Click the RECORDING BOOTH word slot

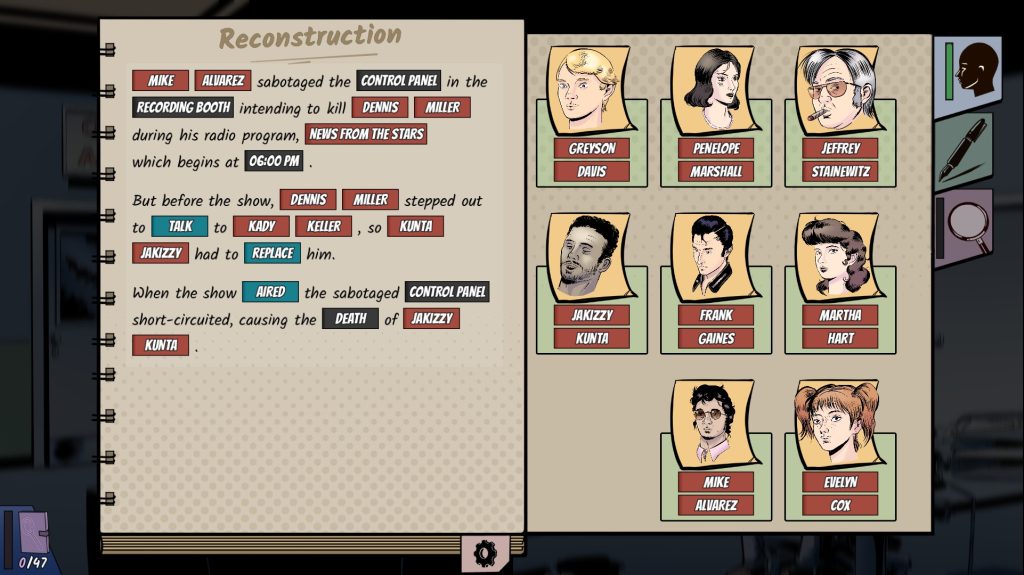(183, 107)
